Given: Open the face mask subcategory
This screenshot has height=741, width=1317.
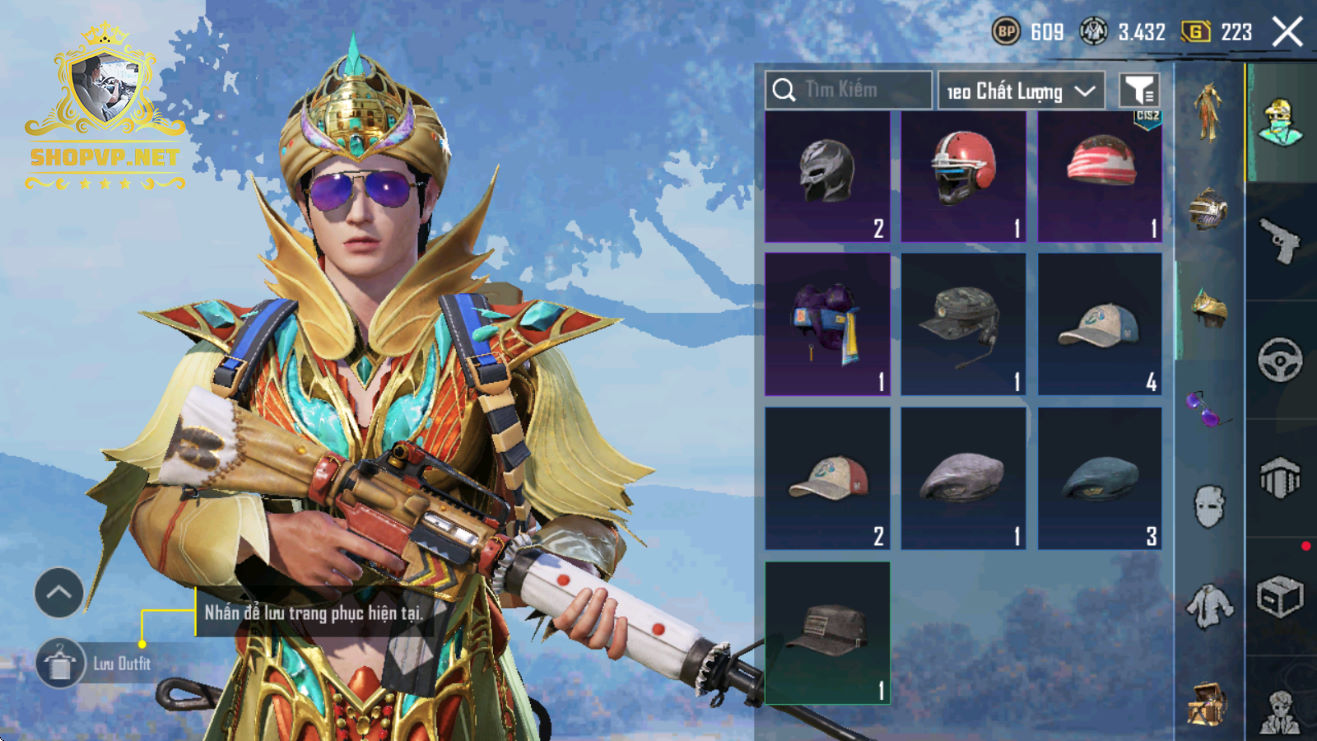Looking at the screenshot, I should pos(1209,506).
